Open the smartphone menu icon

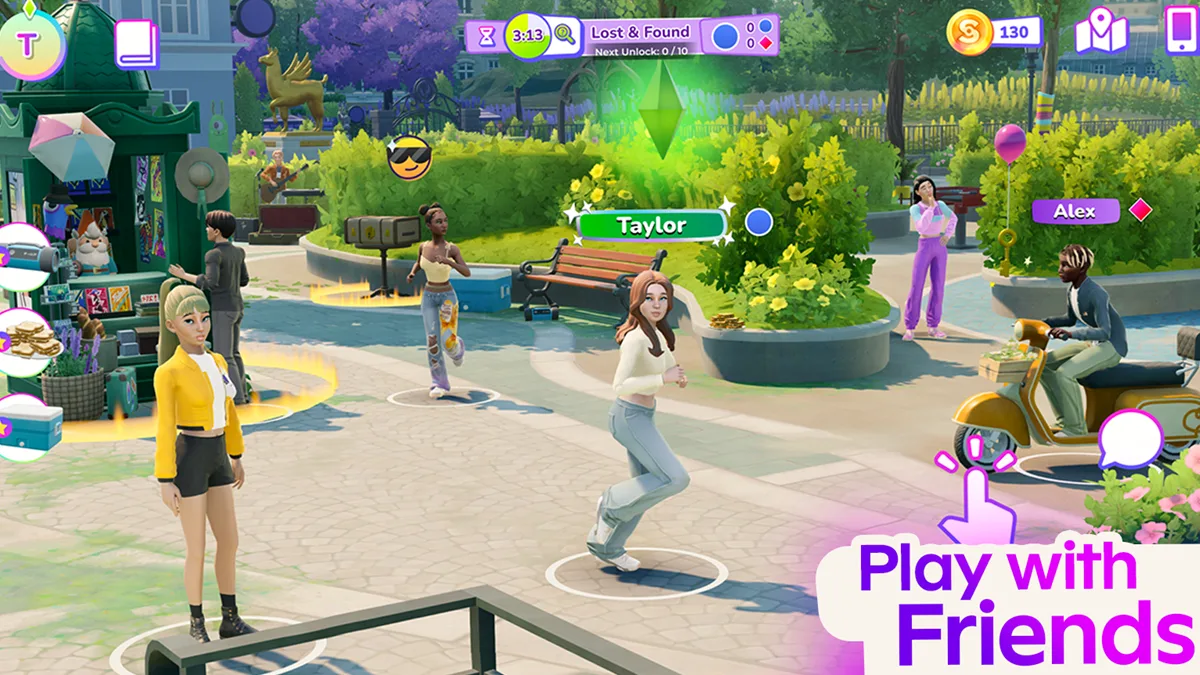click(x=1181, y=32)
